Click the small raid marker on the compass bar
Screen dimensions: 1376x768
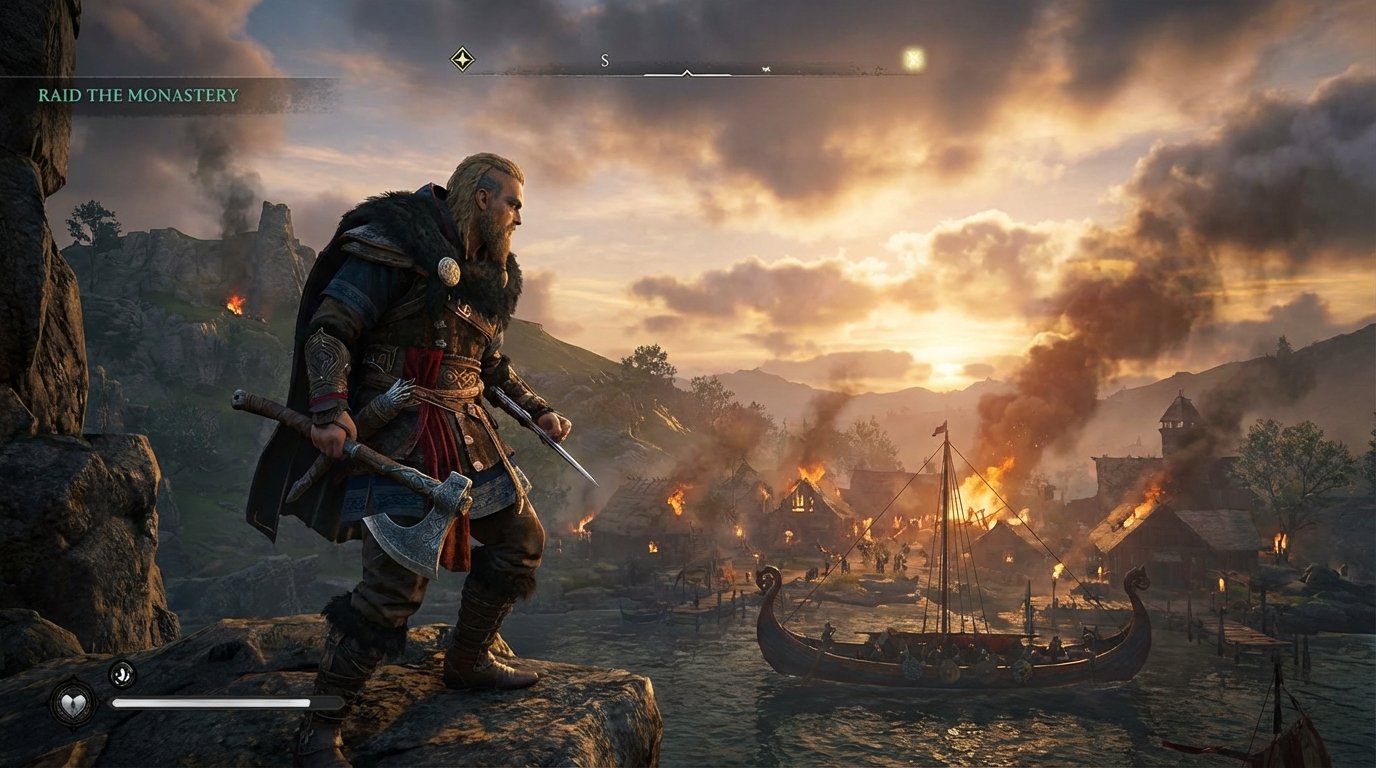click(765, 70)
